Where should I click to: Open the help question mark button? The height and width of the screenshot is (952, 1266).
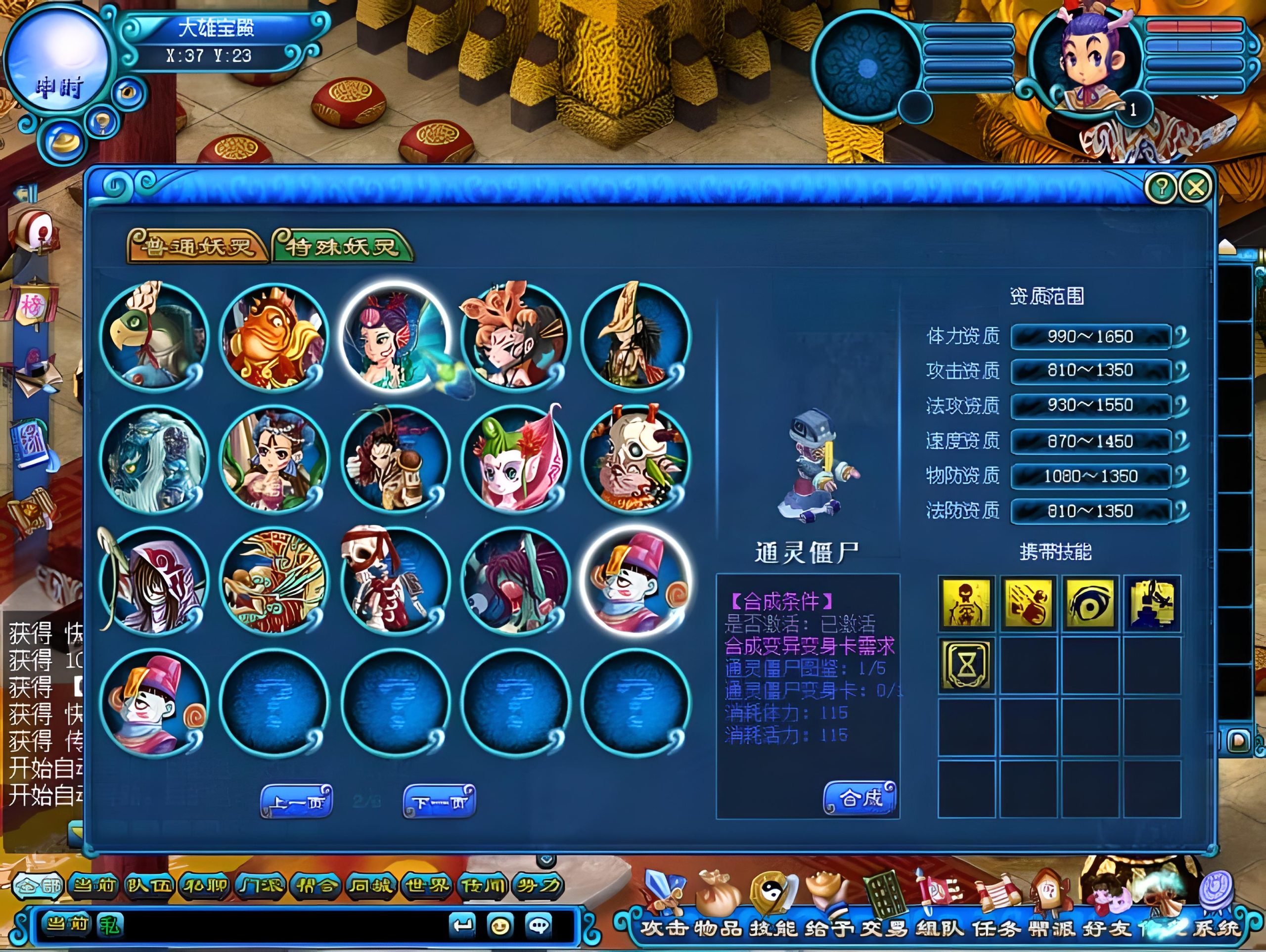tap(1161, 187)
